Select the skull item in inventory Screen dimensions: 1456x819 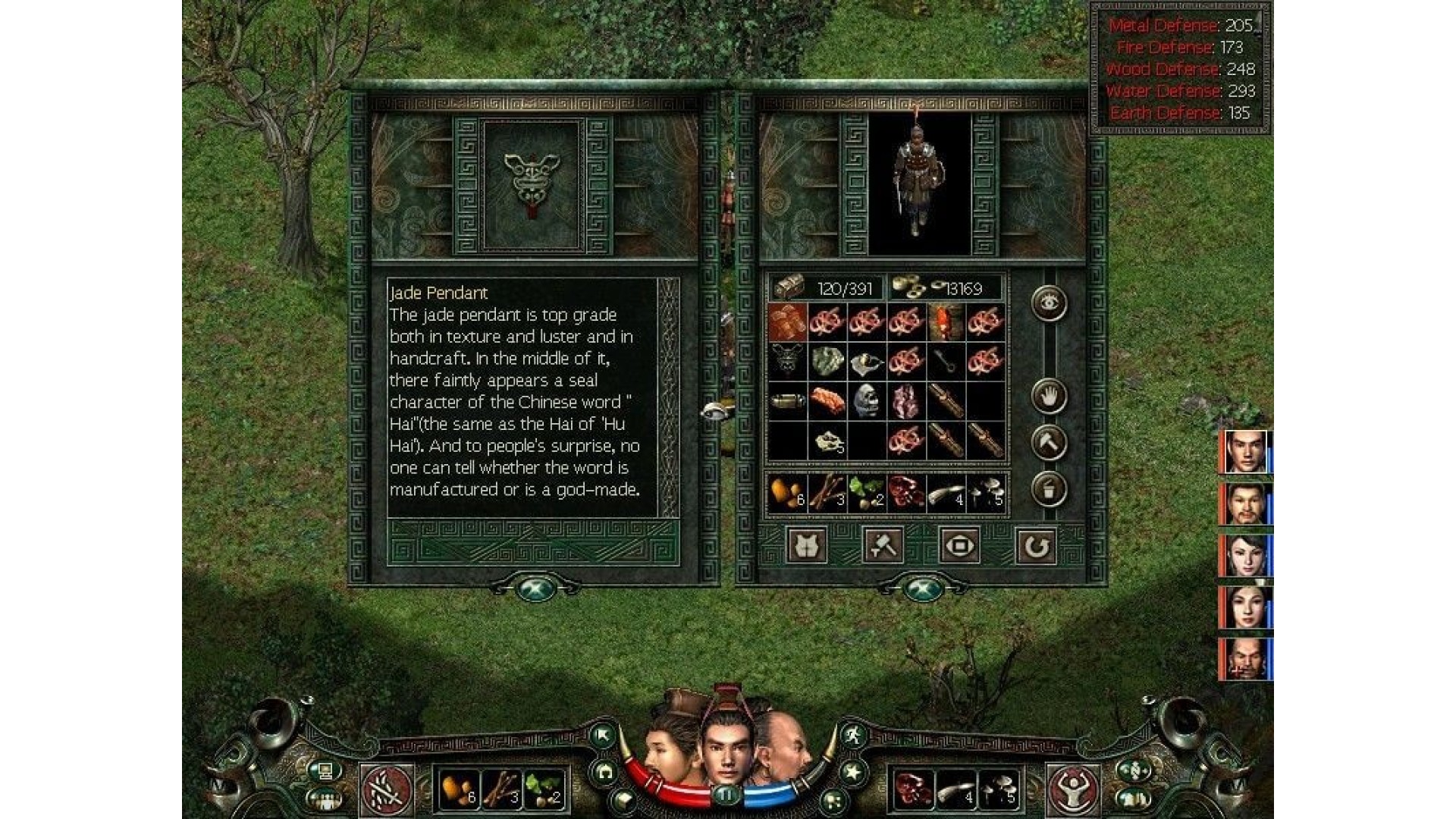coord(866,400)
